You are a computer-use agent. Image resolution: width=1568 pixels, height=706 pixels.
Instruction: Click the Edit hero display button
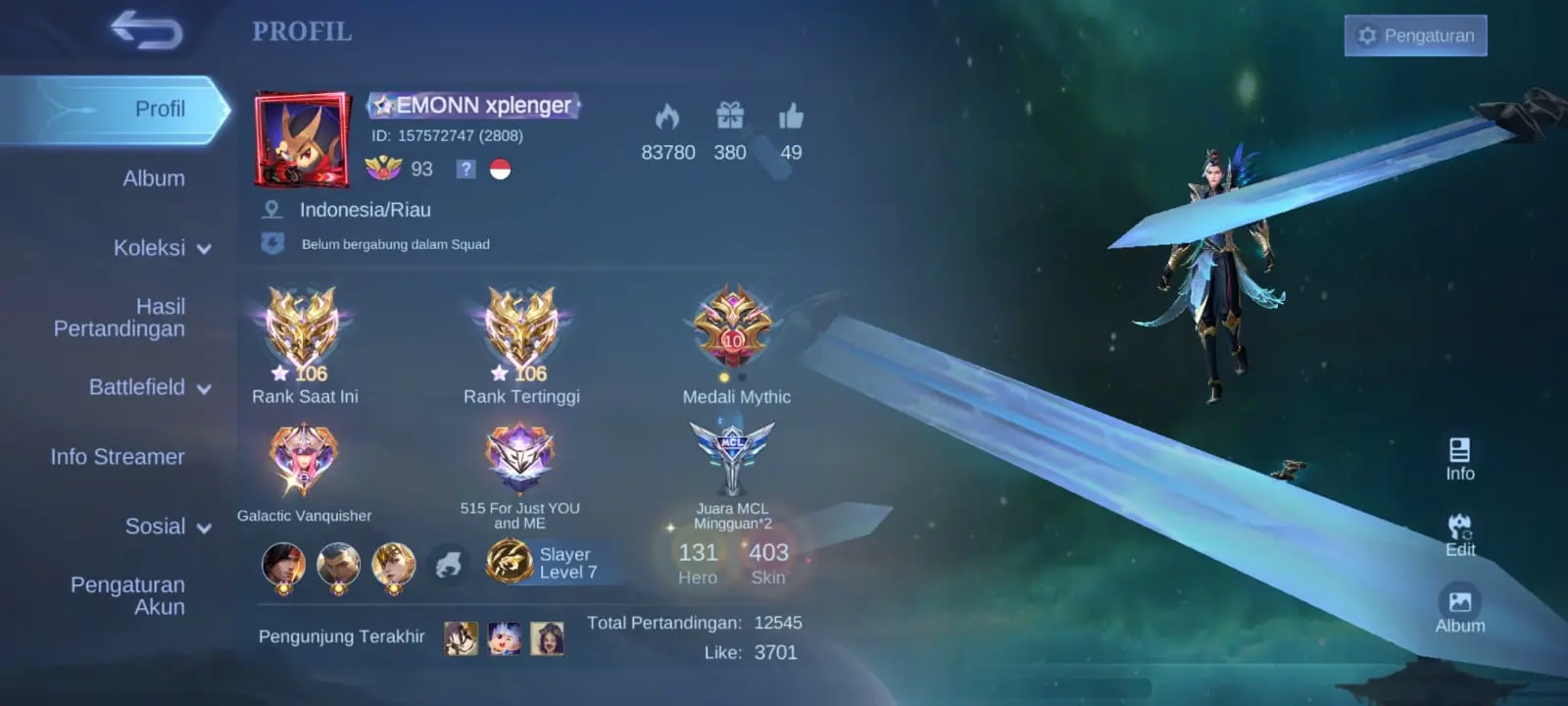tap(1459, 535)
